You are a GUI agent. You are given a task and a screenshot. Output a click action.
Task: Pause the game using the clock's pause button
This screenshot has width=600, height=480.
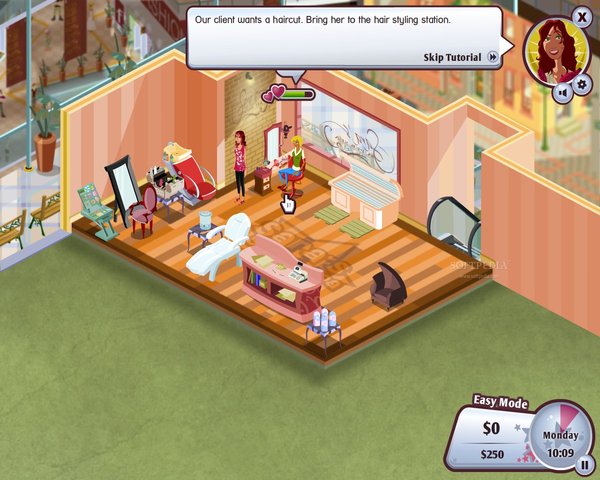[585, 463]
